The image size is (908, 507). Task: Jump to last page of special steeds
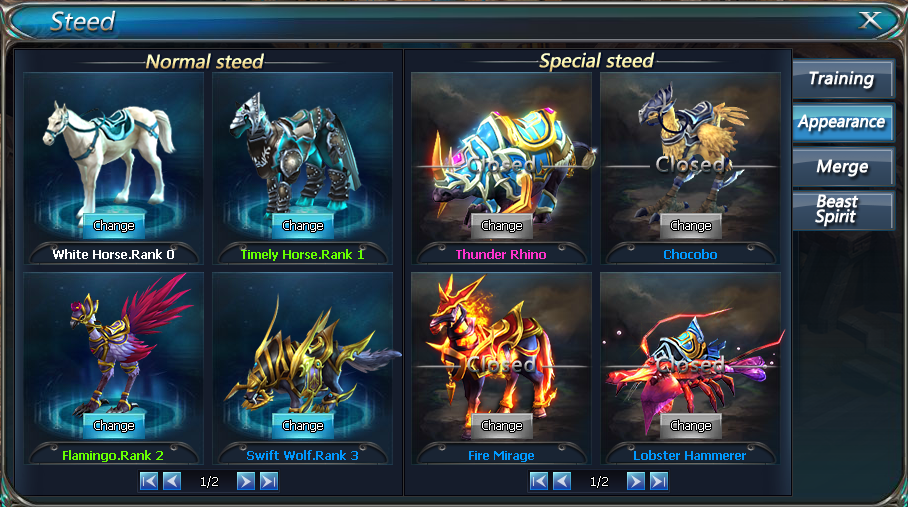658,481
